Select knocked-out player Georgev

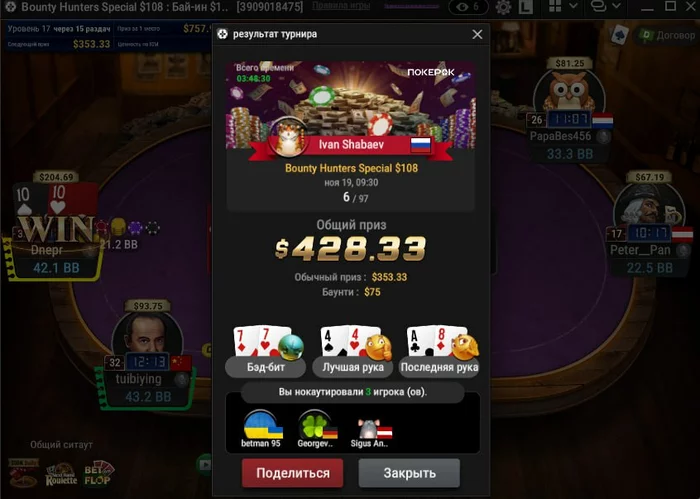pyautogui.click(x=318, y=430)
